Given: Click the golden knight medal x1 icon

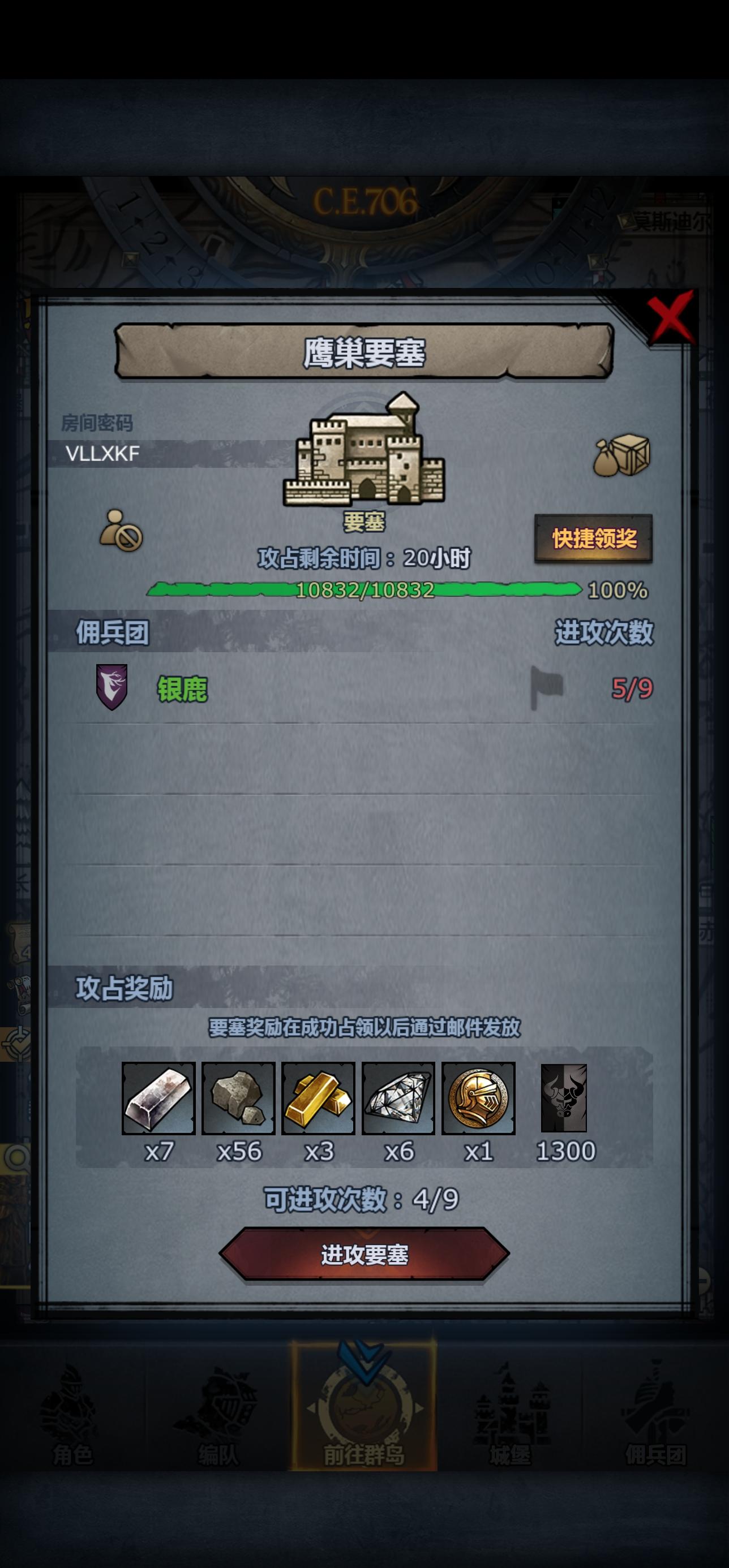Looking at the screenshot, I should point(479,1099).
